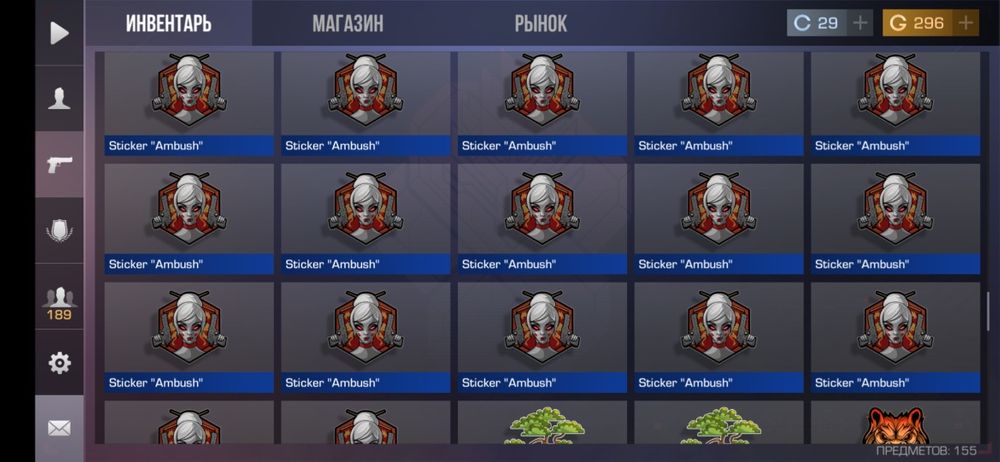This screenshot has height=462, width=1000.
Task: Add more silver currency with plus
Action: point(861,23)
